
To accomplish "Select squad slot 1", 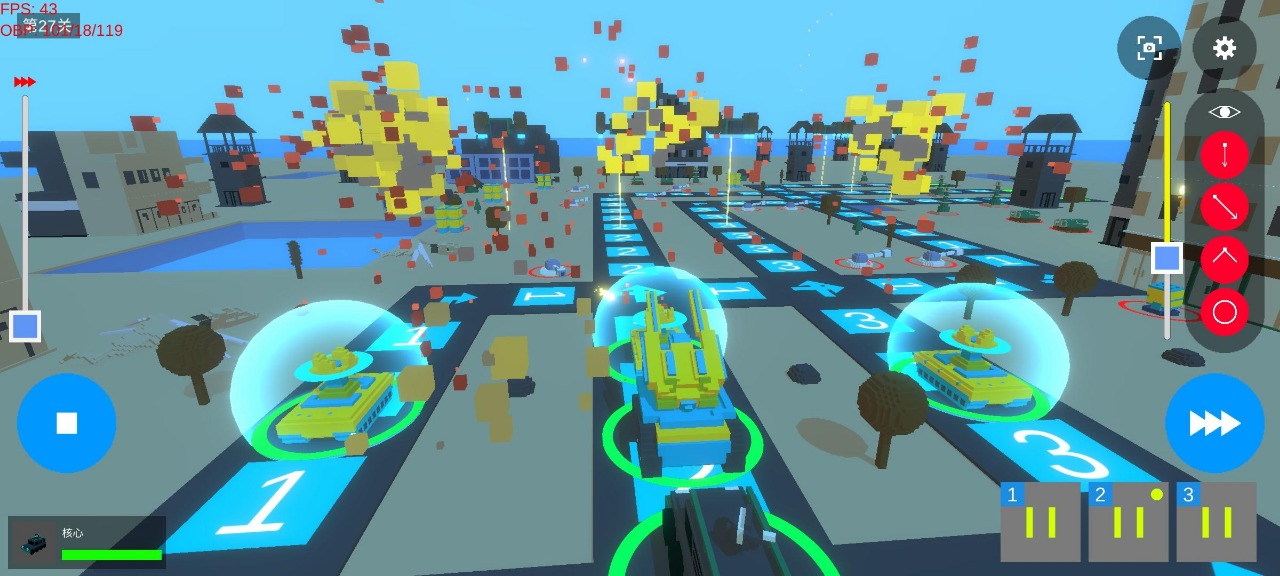I will coord(1040,522).
